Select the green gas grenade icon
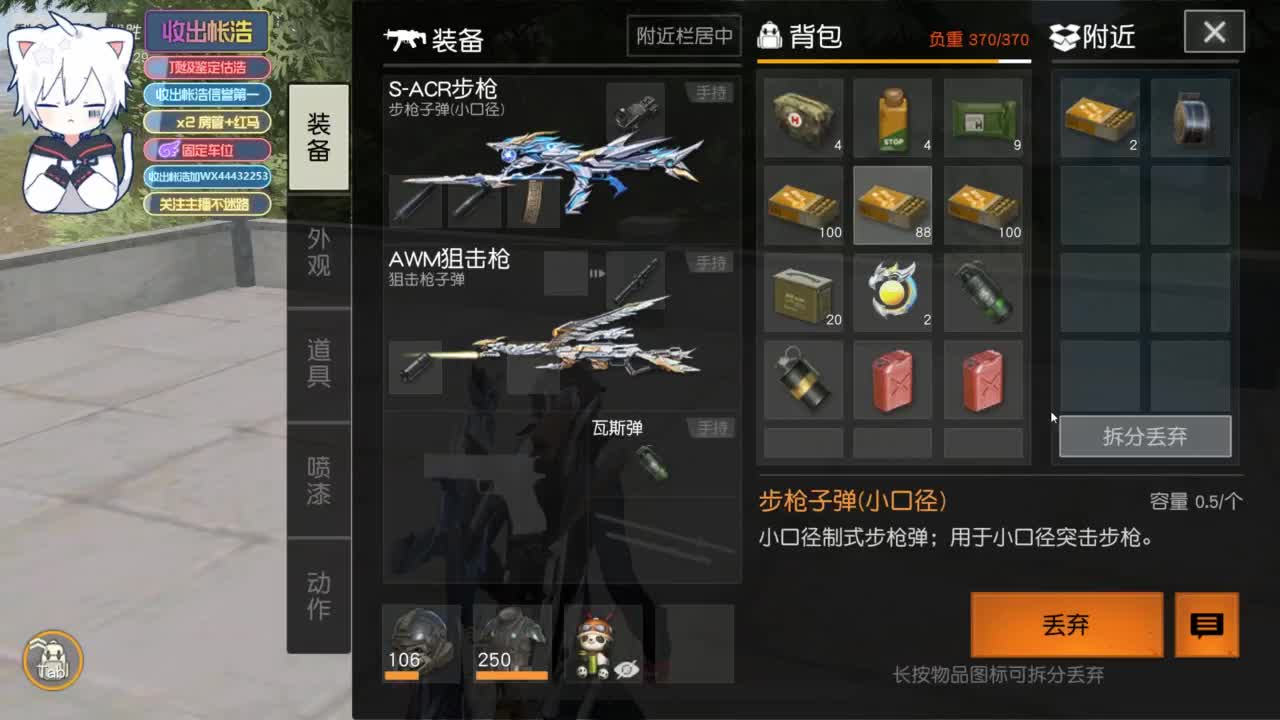 click(x=982, y=292)
